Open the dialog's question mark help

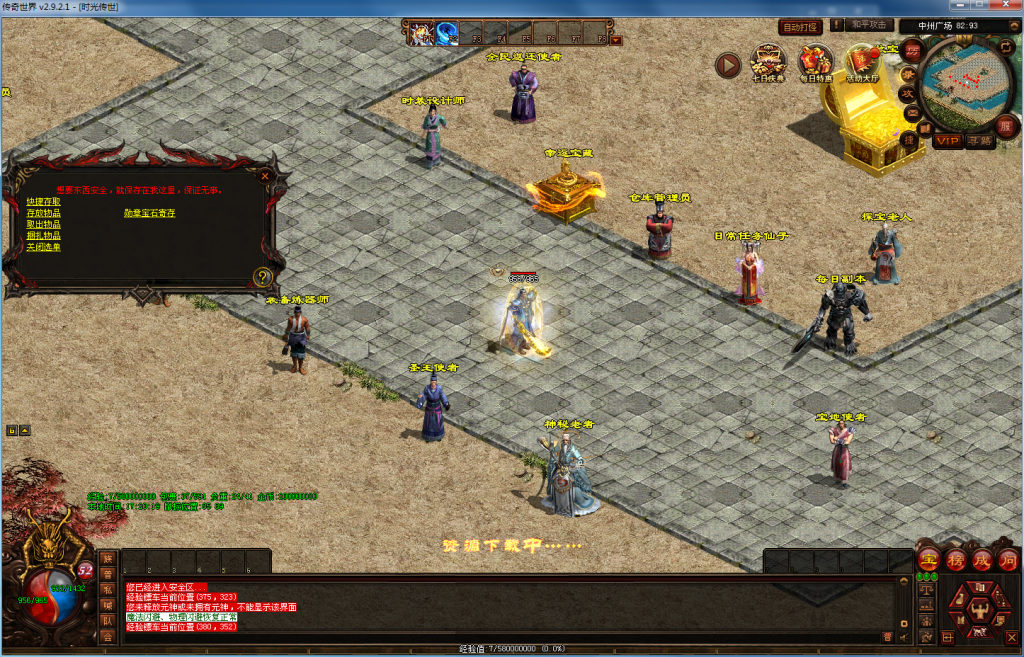264,277
